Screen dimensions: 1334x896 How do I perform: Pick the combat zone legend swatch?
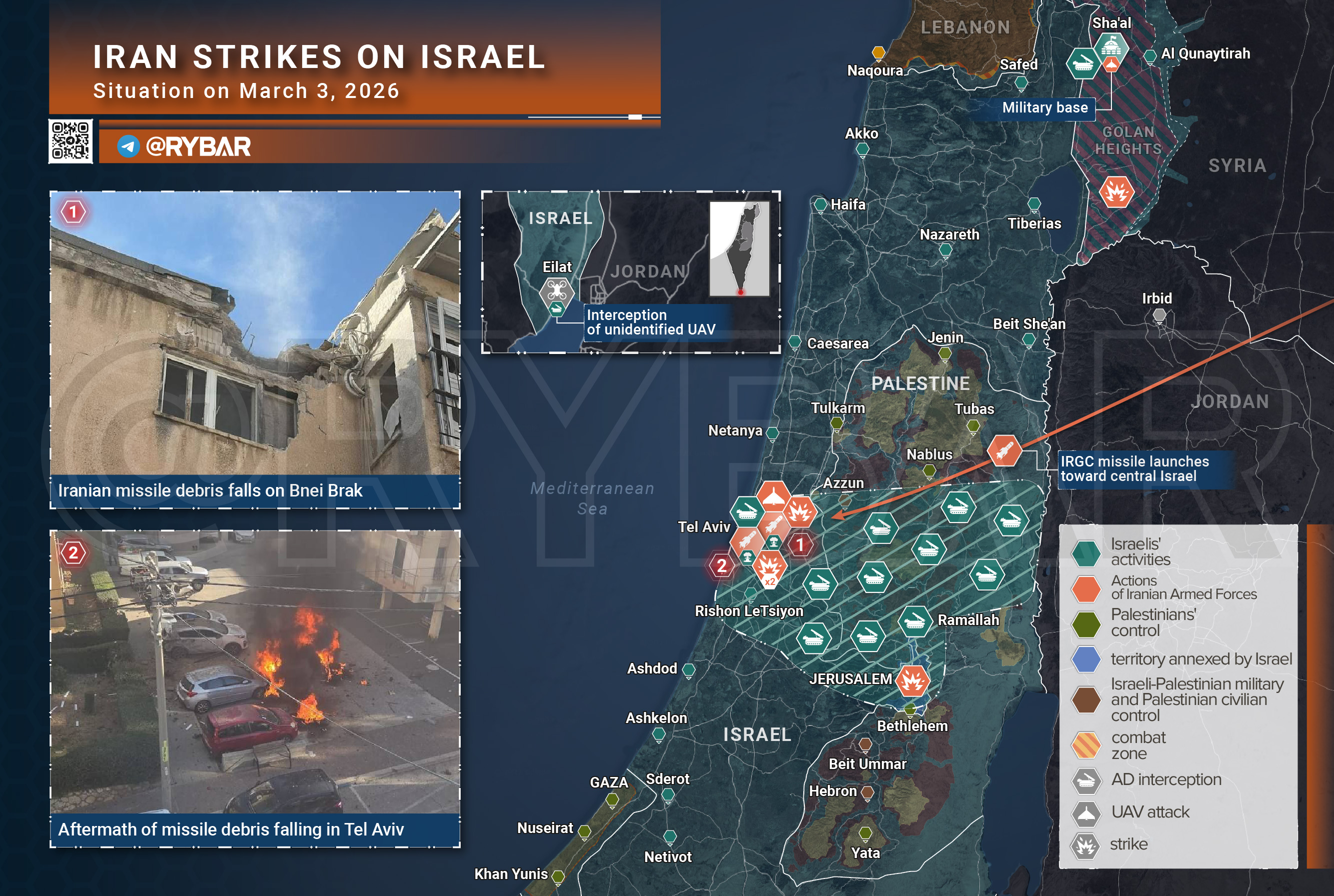pos(1085,745)
